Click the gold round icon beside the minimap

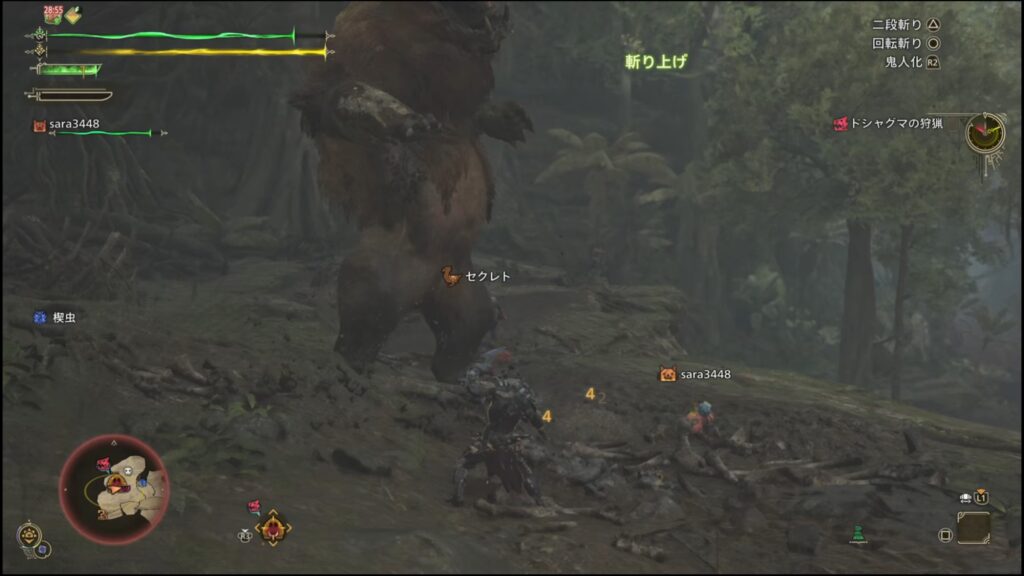pyautogui.click(x=29, y=532)
